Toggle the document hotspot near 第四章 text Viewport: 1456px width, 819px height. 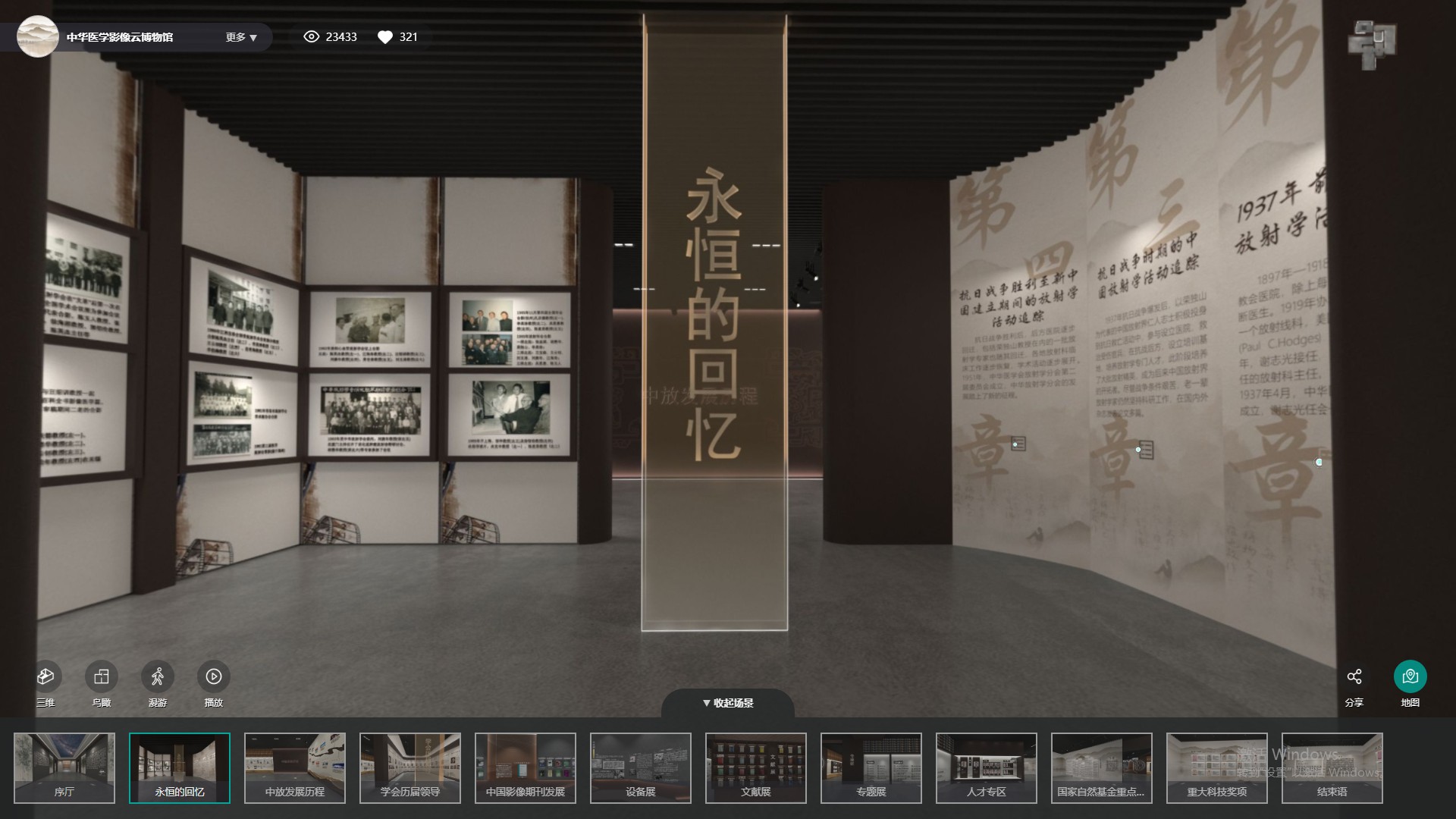pos(1017,443)
